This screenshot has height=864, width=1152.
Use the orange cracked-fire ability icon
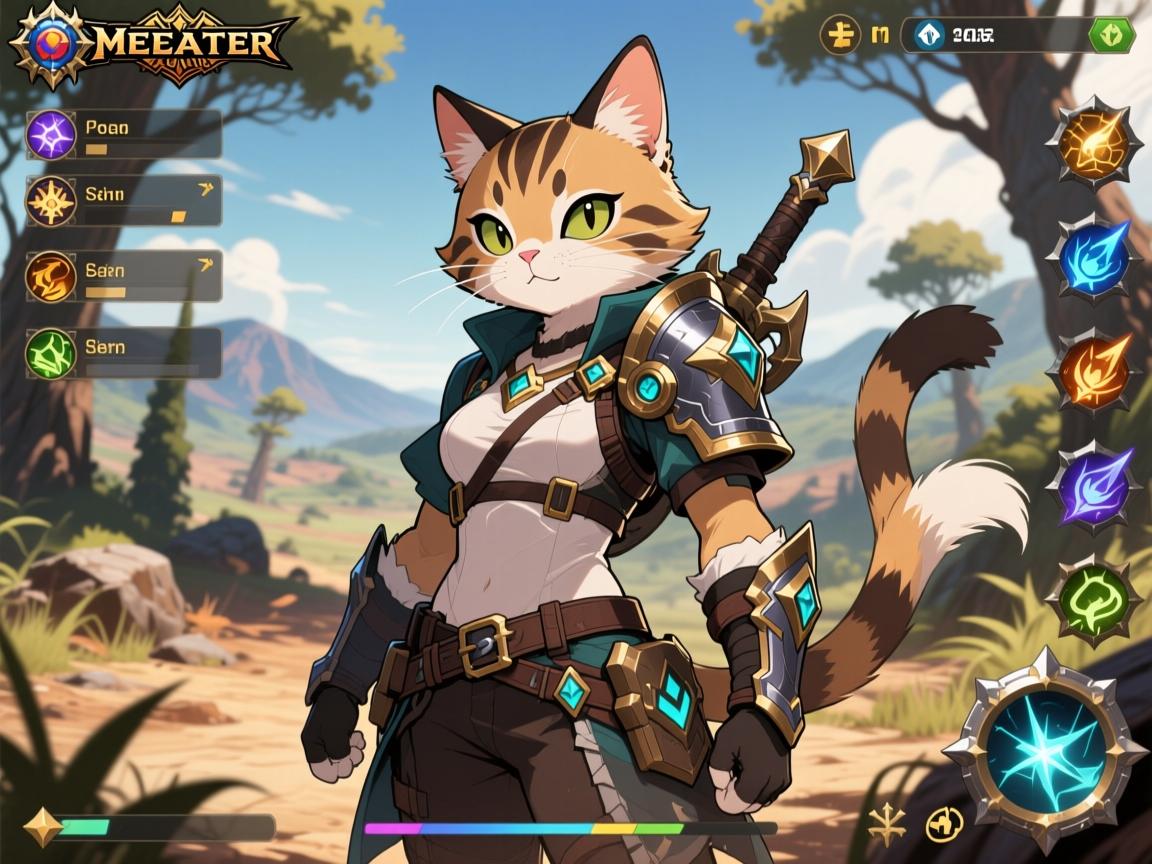1094,142
